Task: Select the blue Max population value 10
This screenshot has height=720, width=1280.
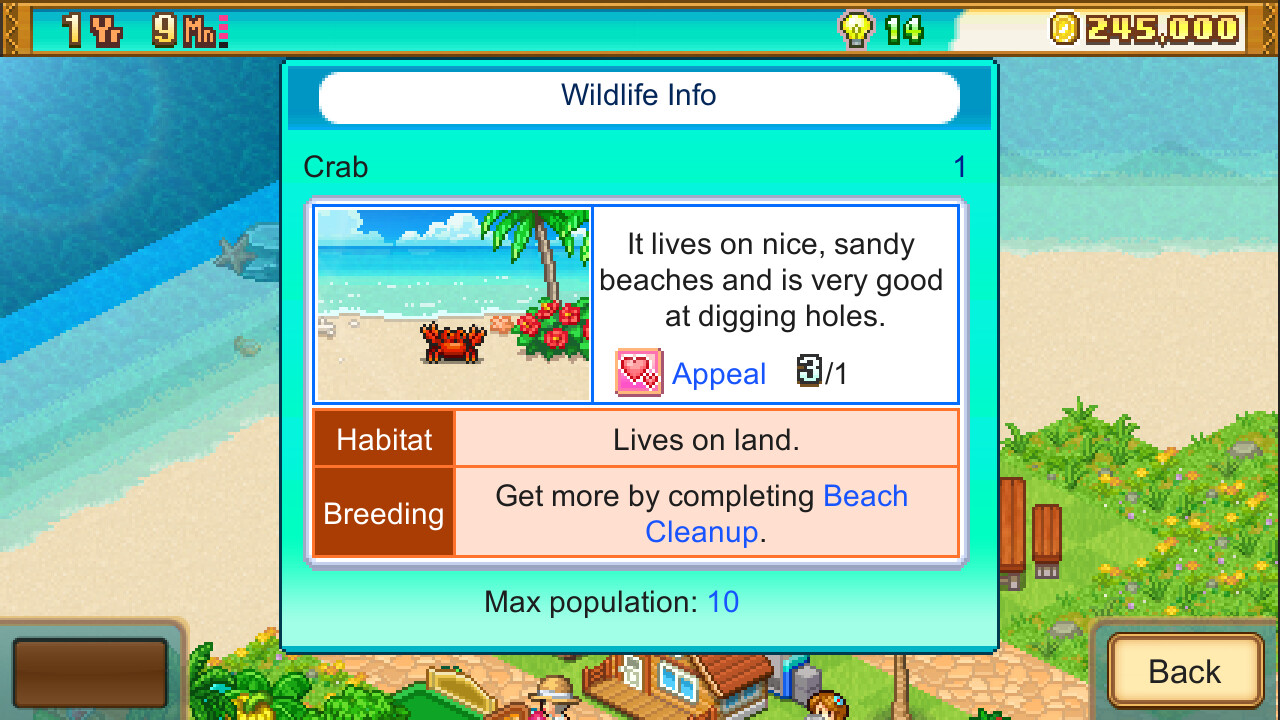Action: pos(724,602)
